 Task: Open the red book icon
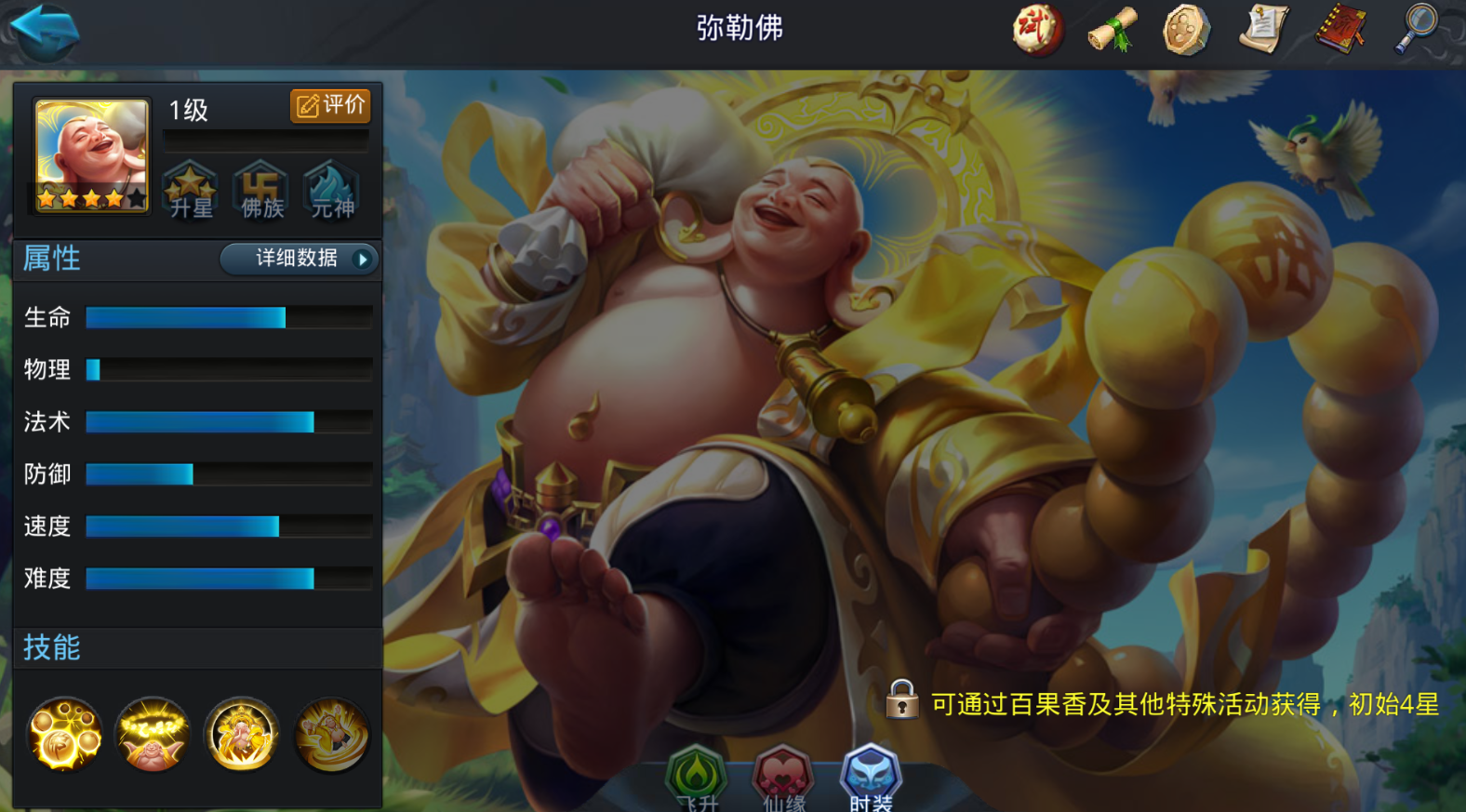(1340, 30)
